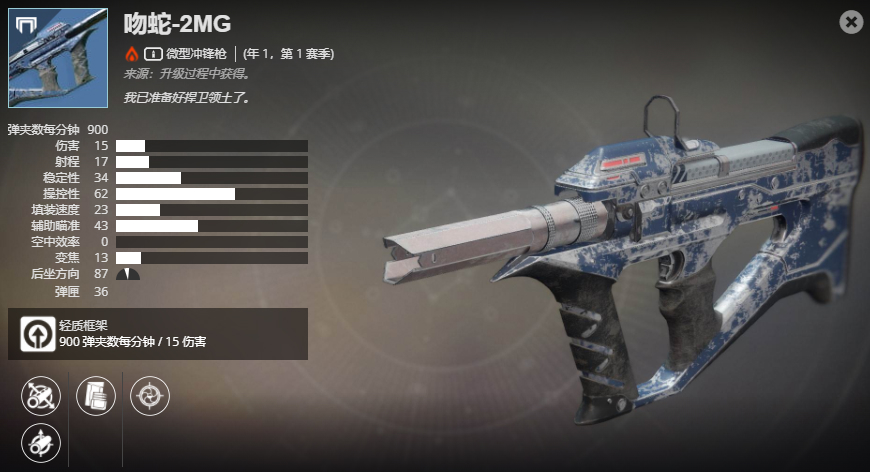Click the weapon thumbnail in the header
Image resolution: width=870 pixels, height=472 pixels.
pyautogui.click(x=58, y=58)
